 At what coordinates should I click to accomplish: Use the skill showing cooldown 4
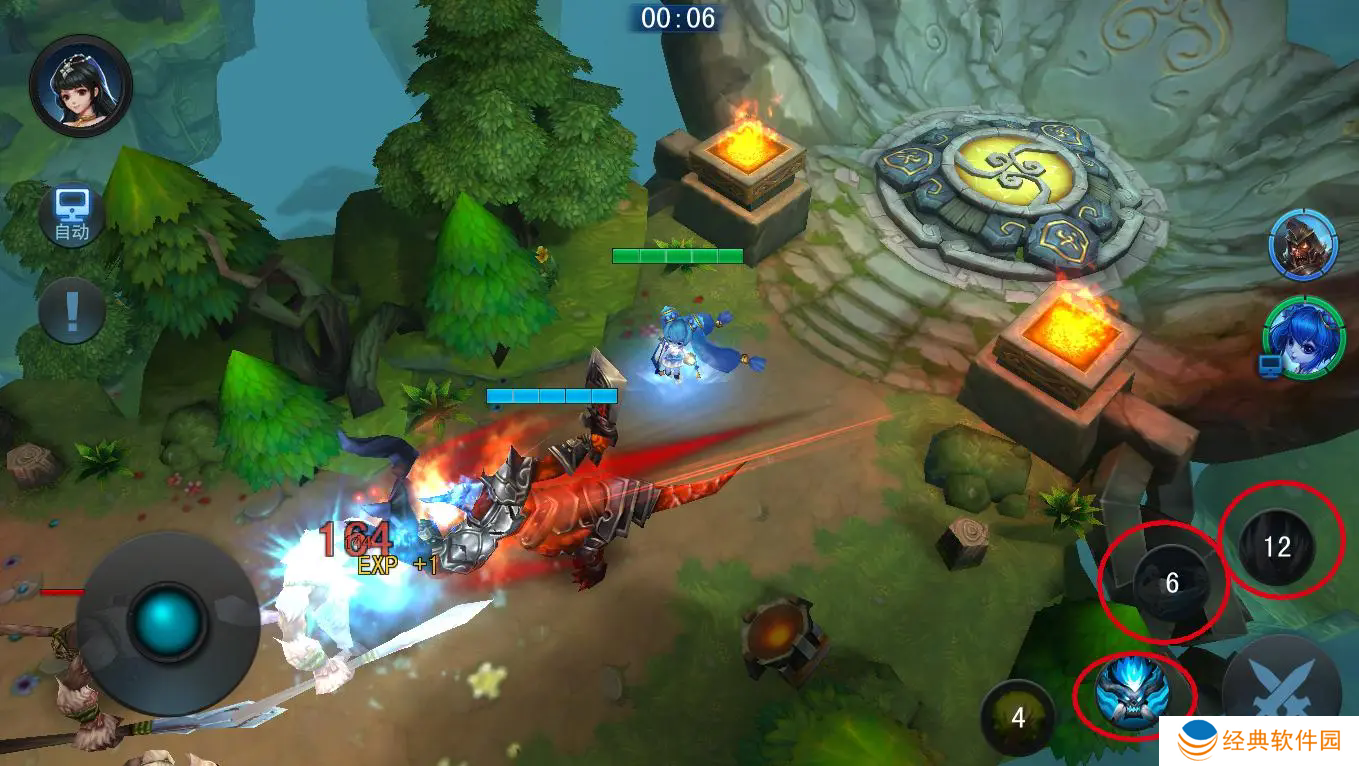[x=1018, y=717]
